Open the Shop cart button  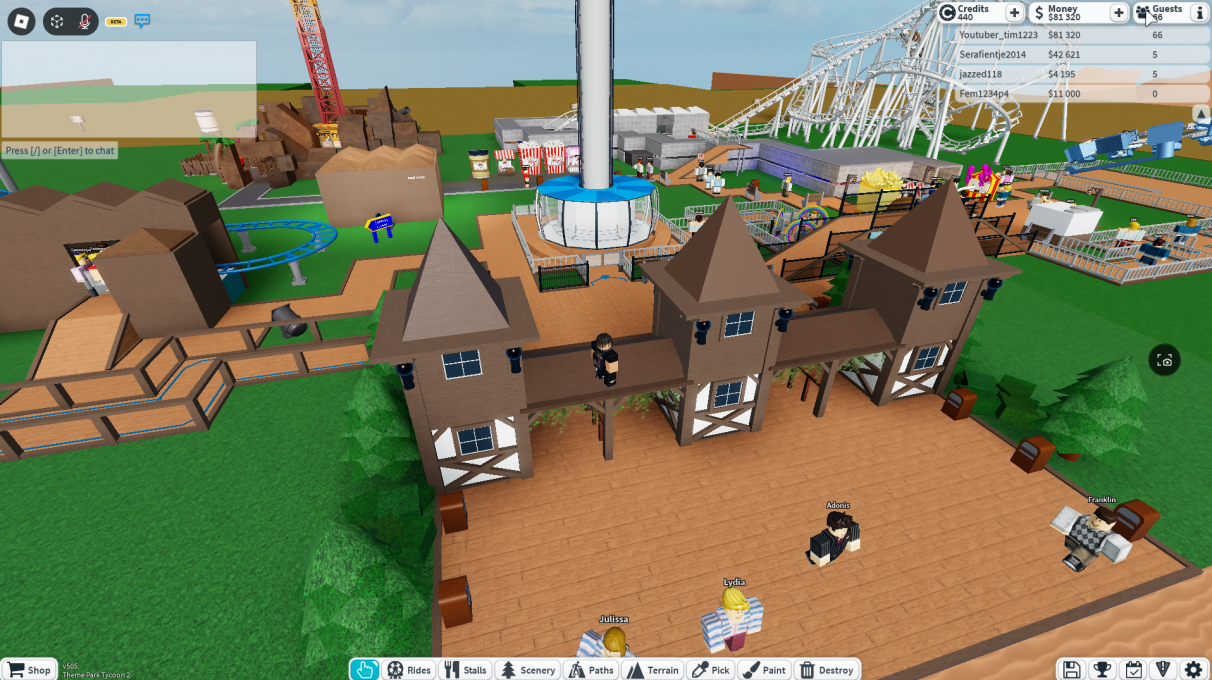28,670
